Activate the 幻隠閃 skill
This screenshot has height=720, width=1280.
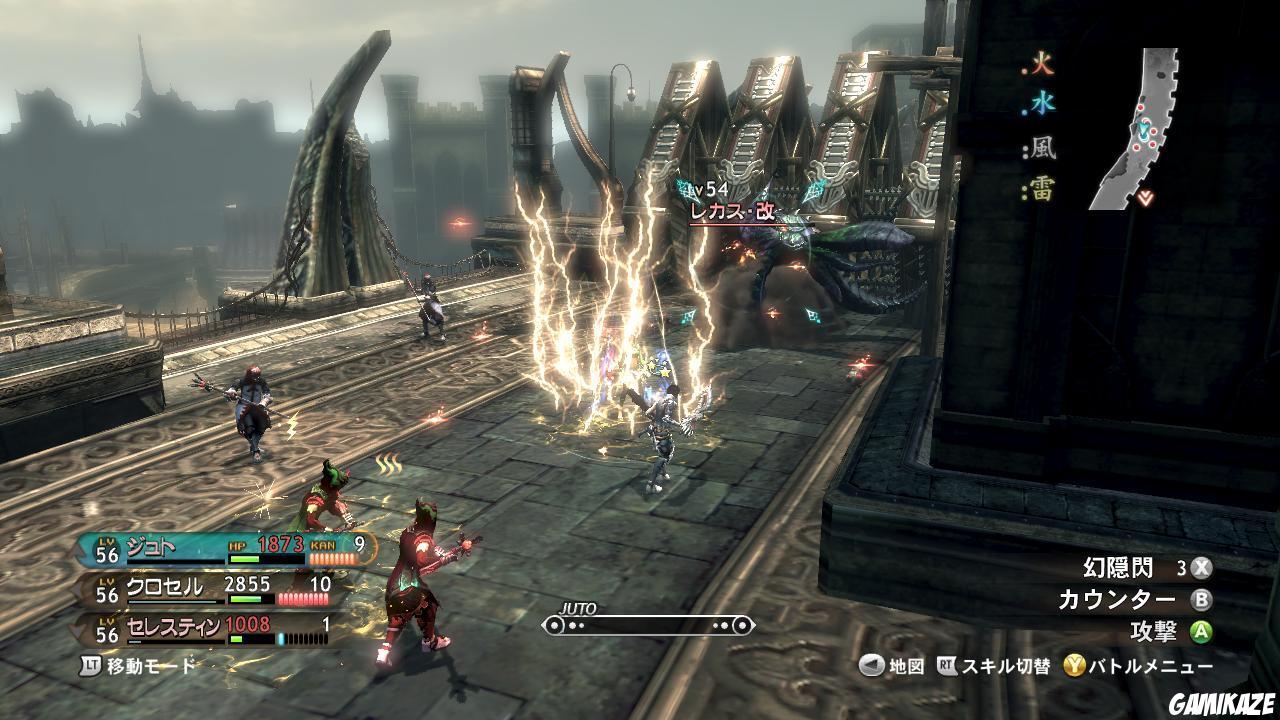1146,568
